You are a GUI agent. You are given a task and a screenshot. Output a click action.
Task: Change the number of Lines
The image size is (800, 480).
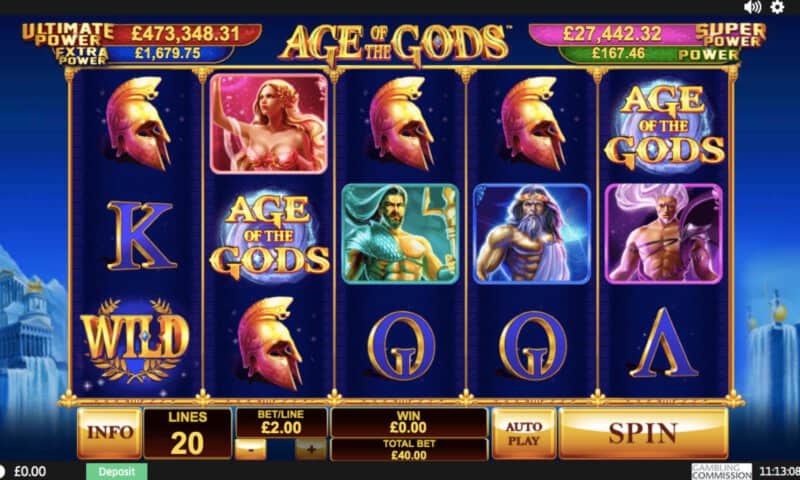(187, 433)
